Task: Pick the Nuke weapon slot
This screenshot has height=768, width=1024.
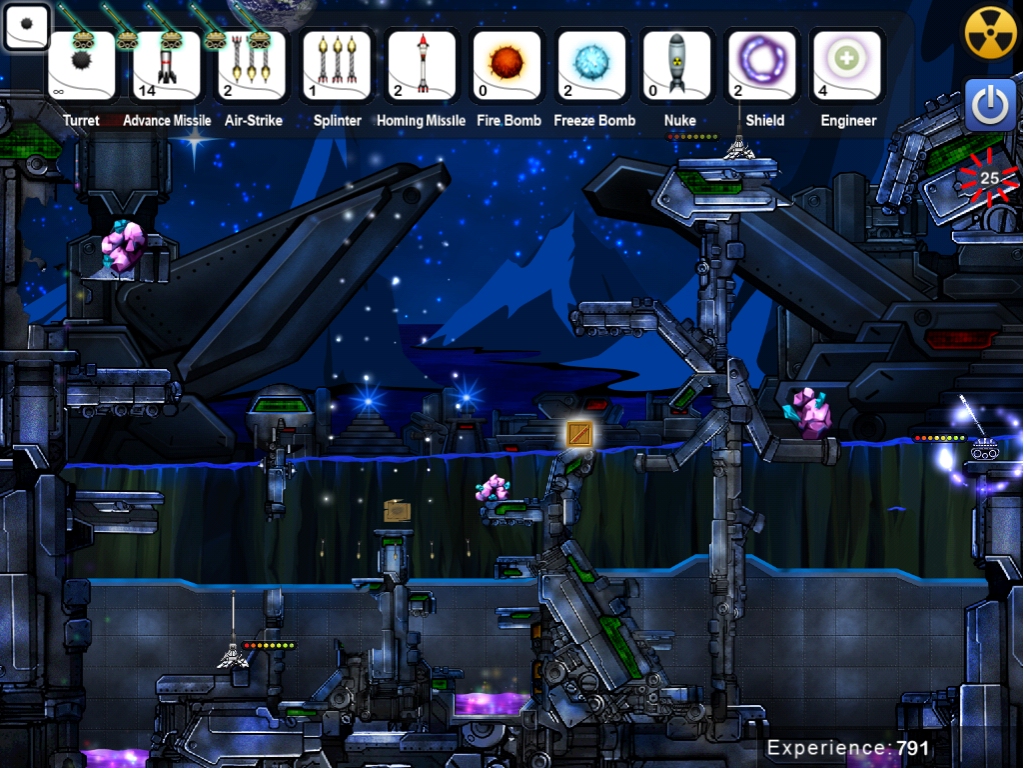Action: [677, 66]
